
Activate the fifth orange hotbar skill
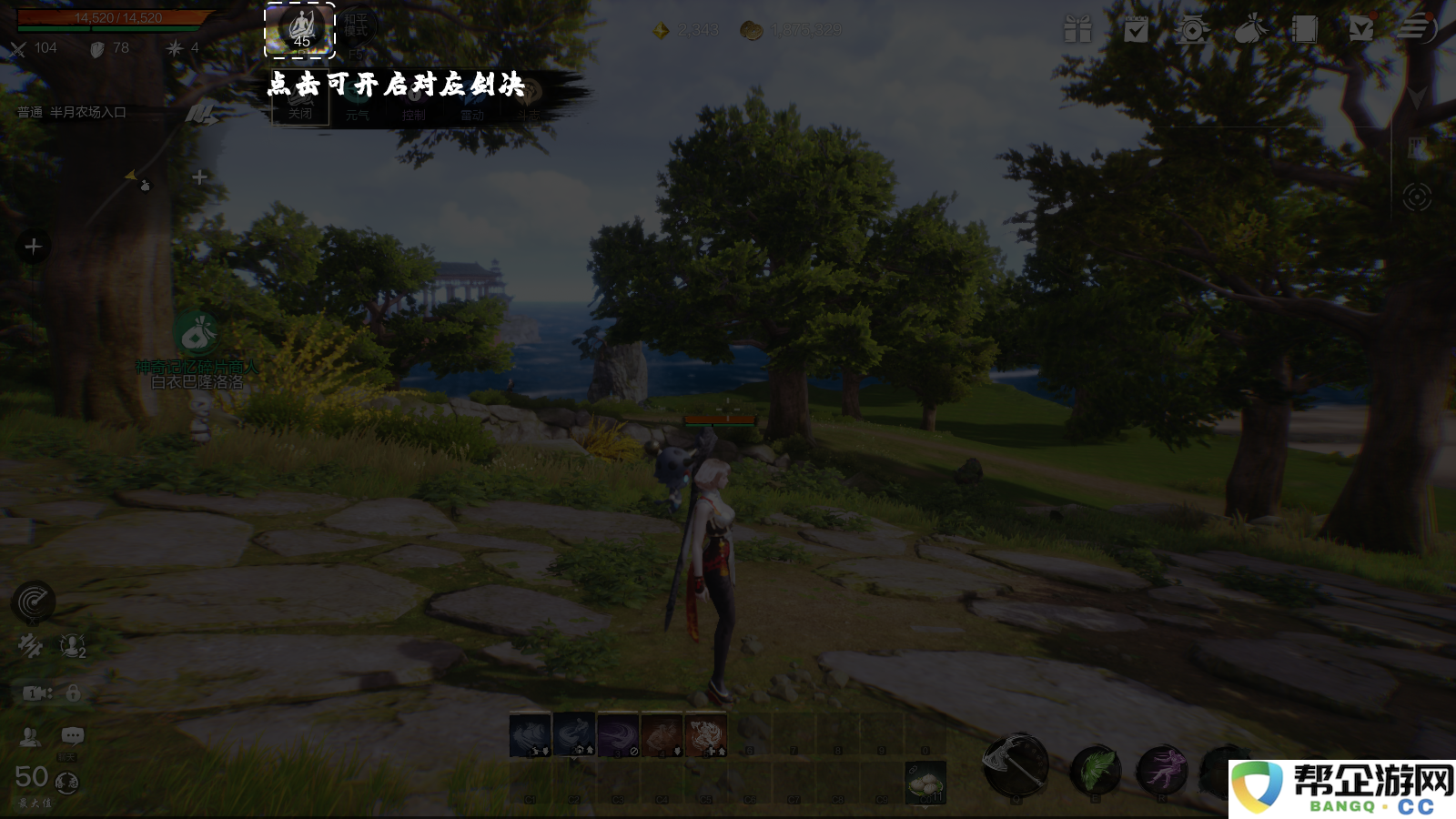tap(705, 735)
